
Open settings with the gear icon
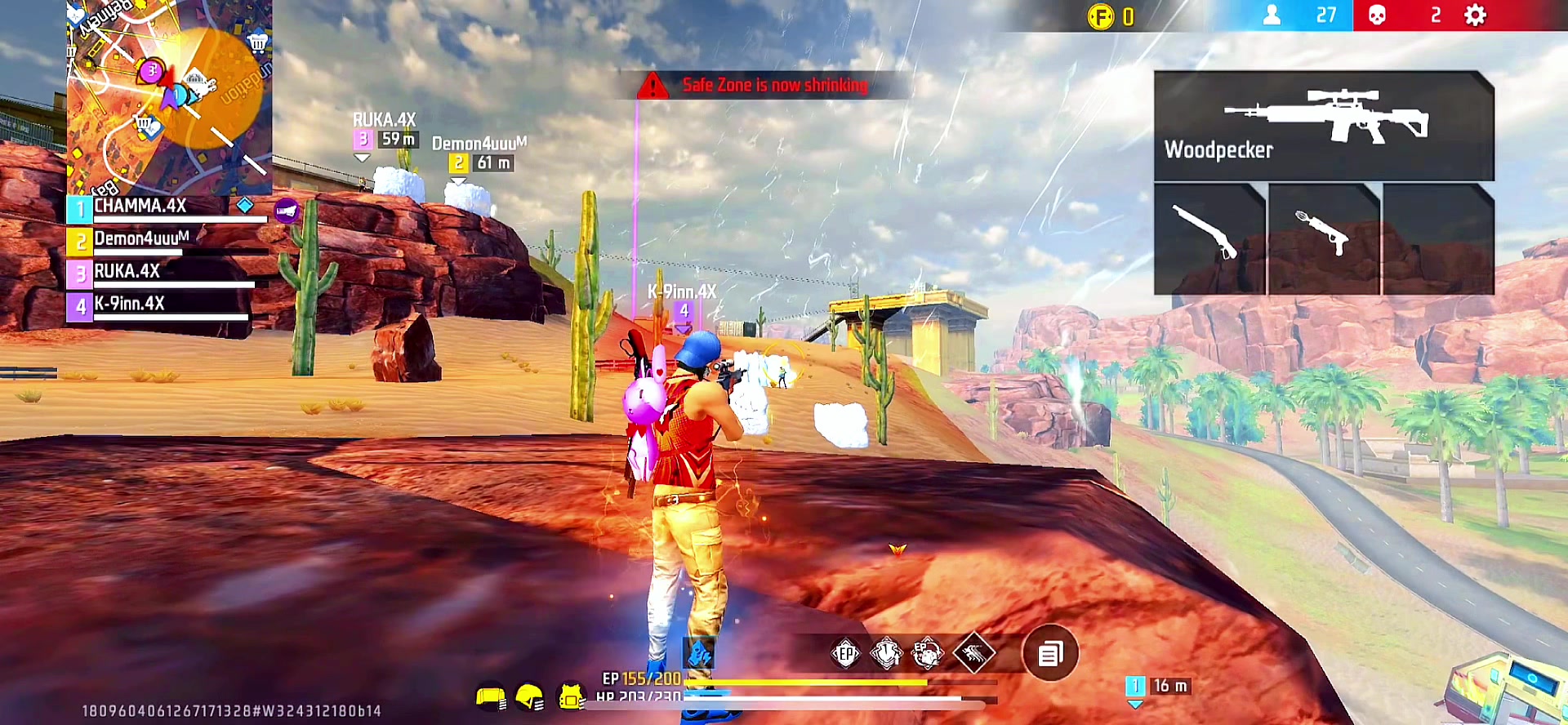pos(1475,16)
